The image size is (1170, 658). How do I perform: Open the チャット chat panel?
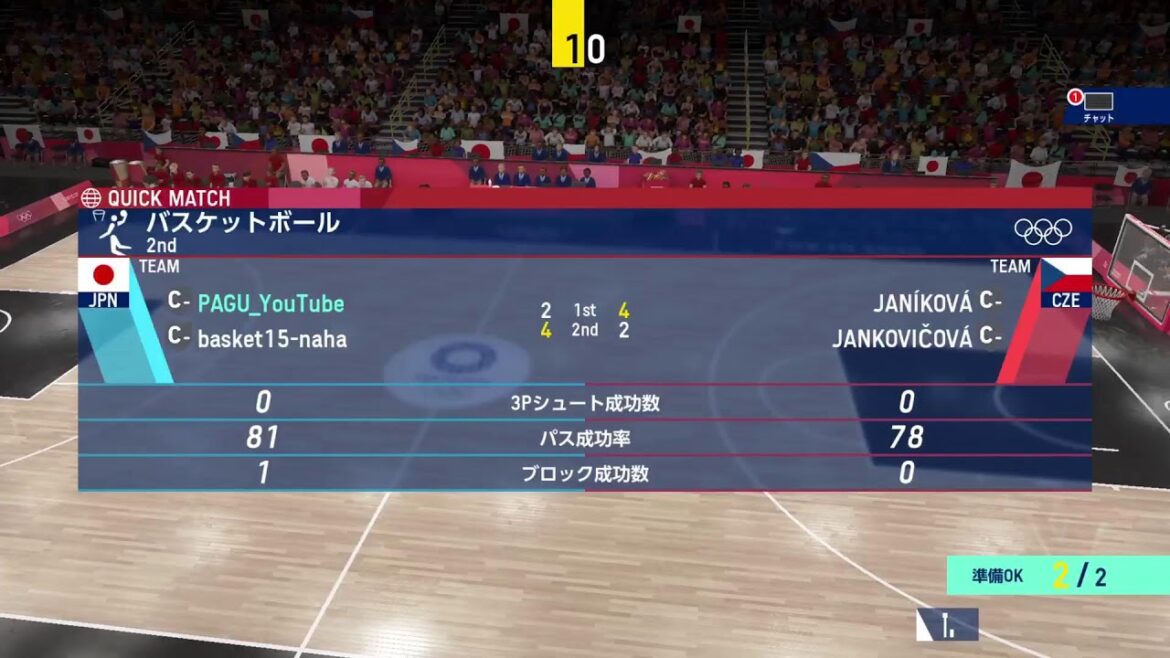pos(1098,104)
